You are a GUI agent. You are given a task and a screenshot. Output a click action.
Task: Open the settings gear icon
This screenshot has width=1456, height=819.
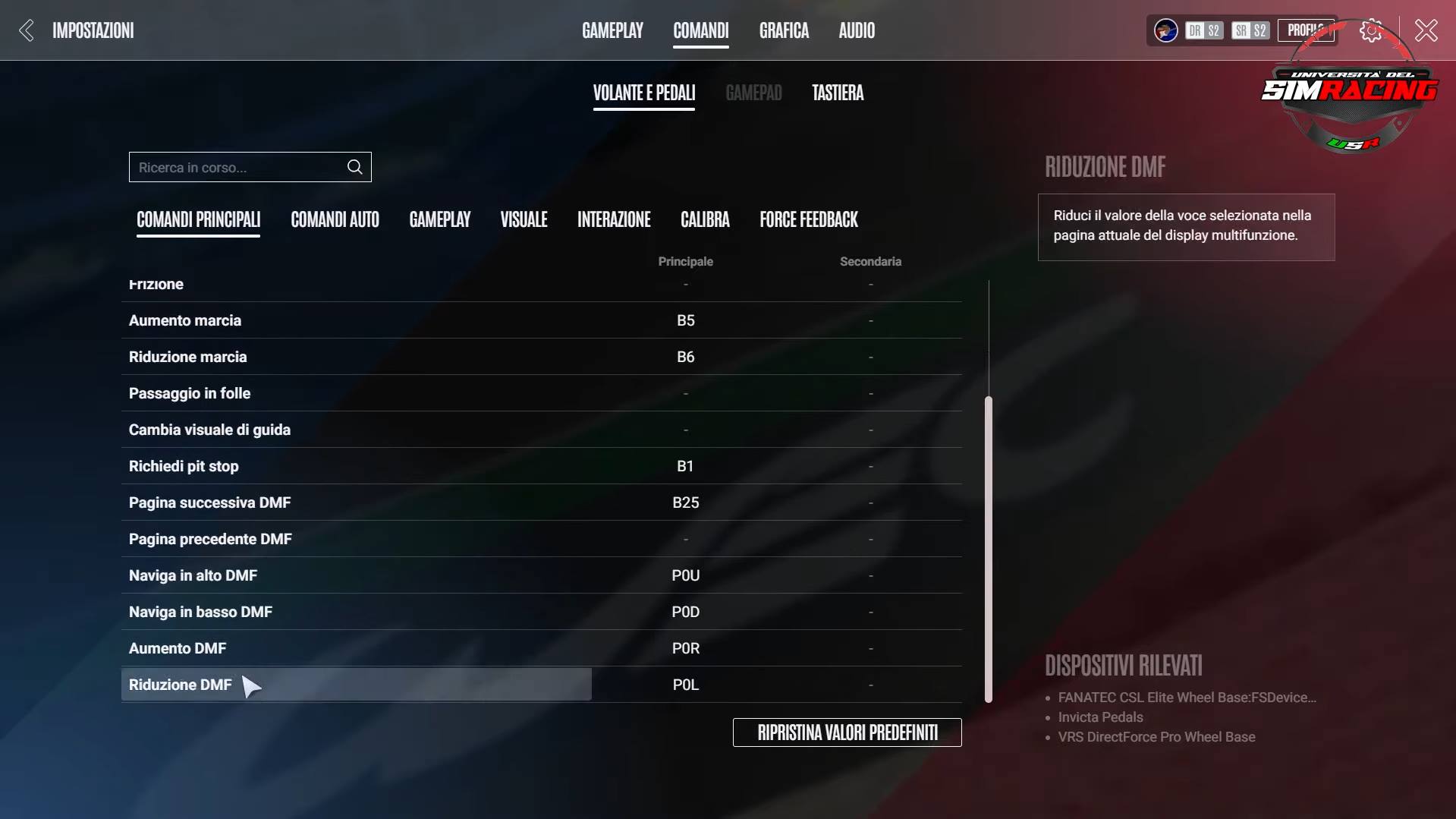point(1370,30)
